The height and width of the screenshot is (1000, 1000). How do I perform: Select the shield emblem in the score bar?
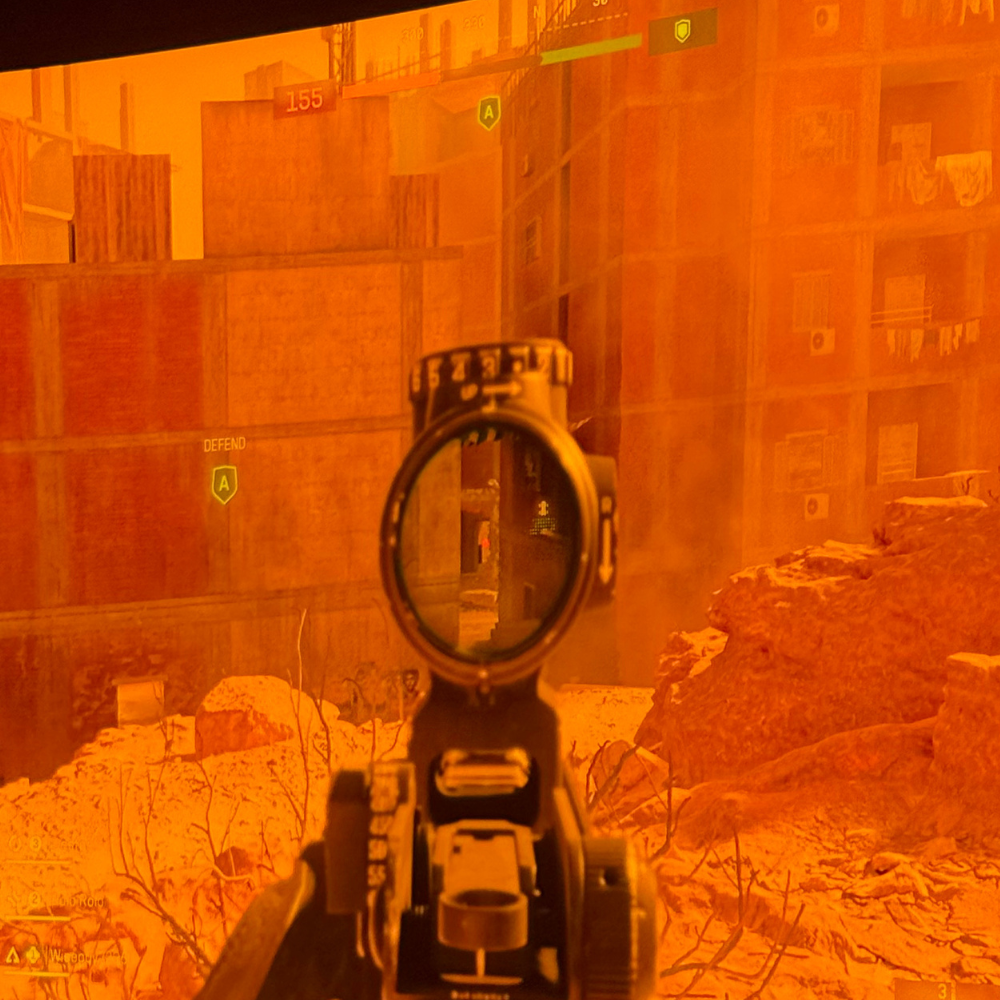coord(682,31)
